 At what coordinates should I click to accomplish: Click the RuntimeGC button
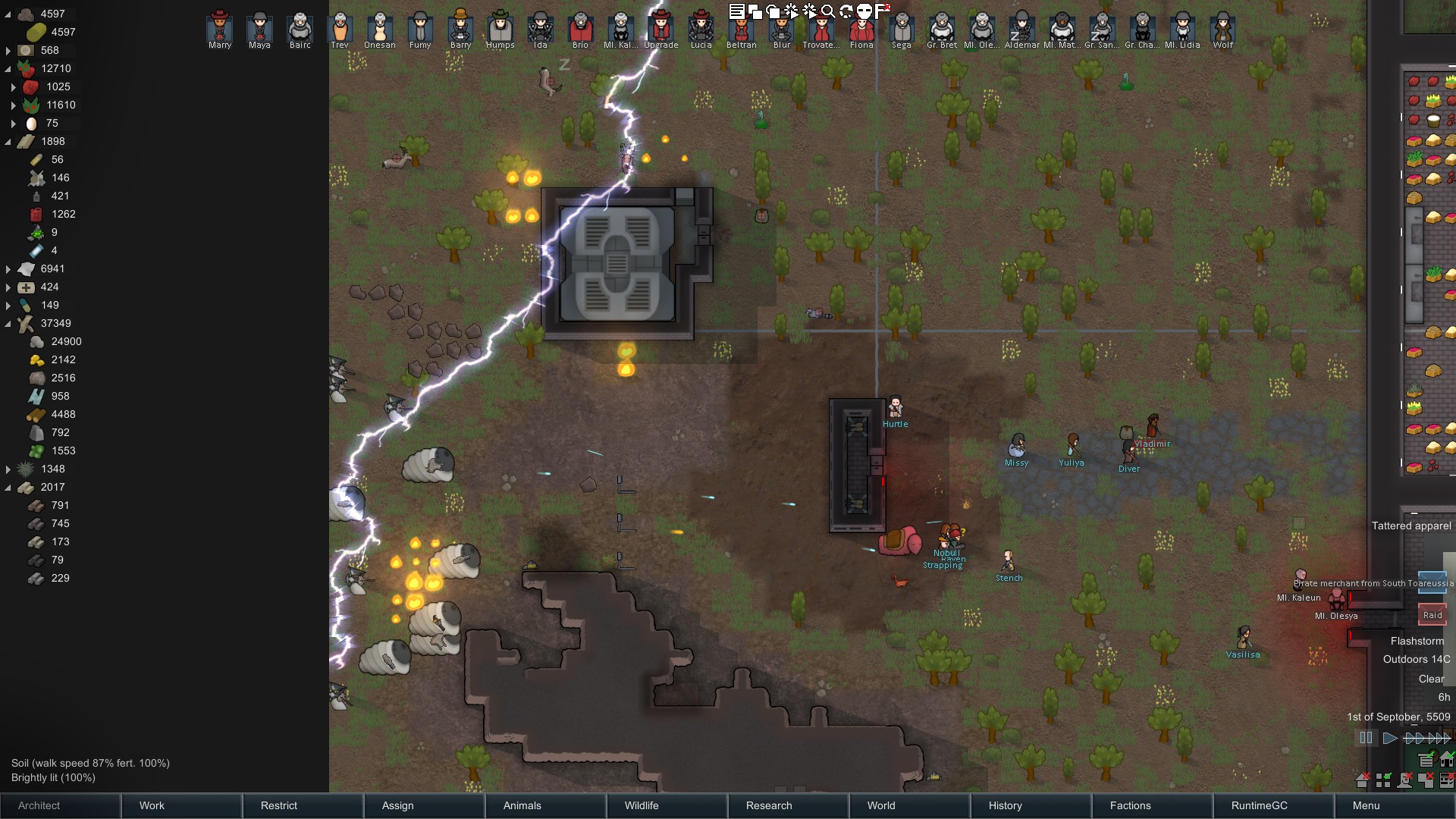click(1274, 805)
